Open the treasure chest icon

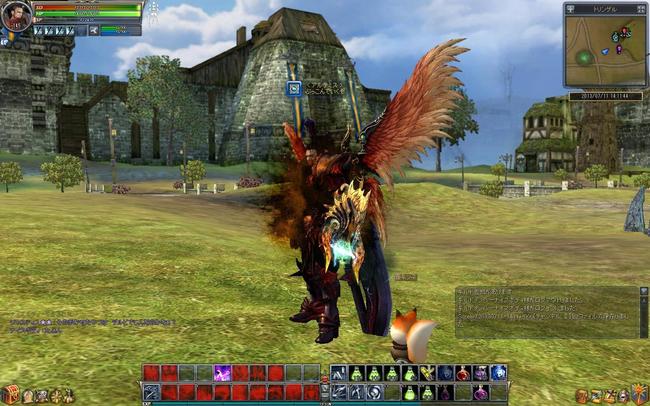pyautogui.click(x=10, y=394)
